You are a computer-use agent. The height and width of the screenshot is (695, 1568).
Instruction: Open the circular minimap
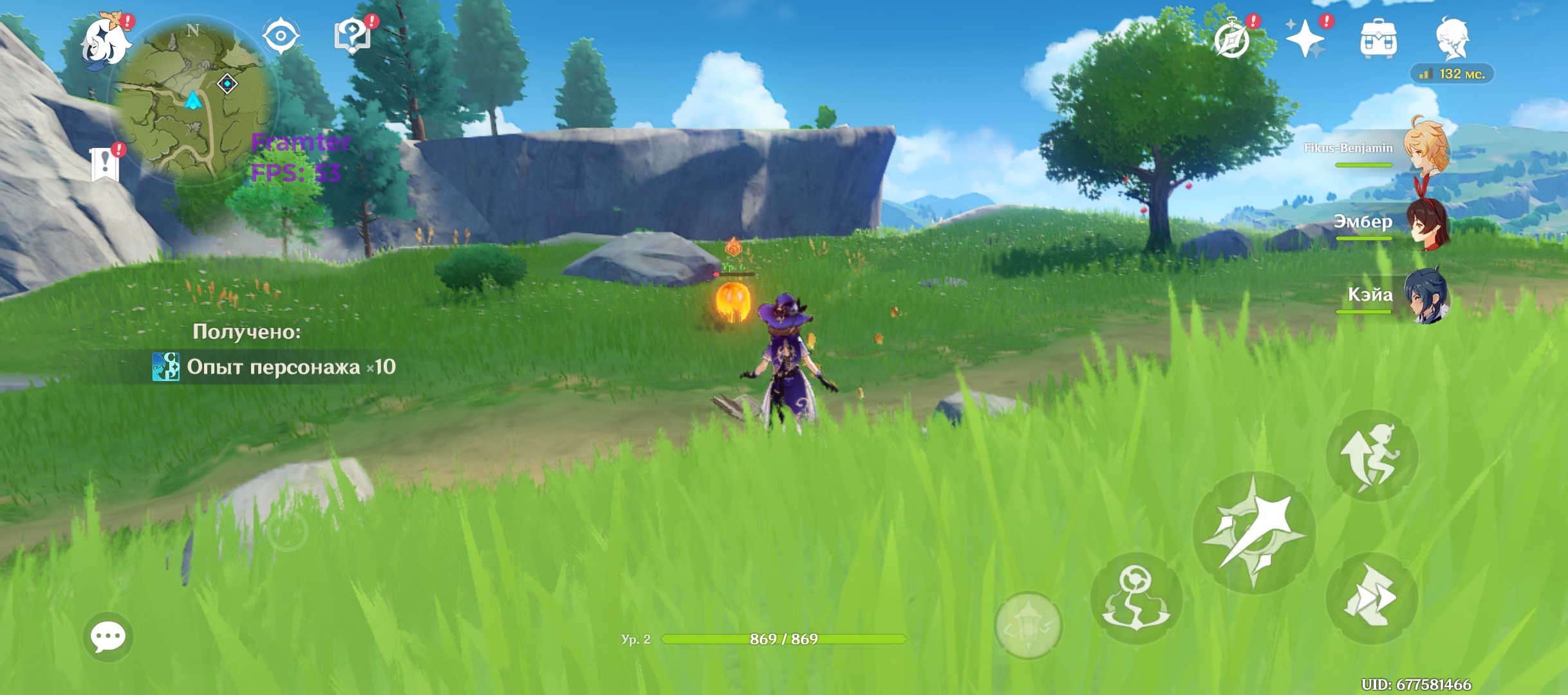193,100
